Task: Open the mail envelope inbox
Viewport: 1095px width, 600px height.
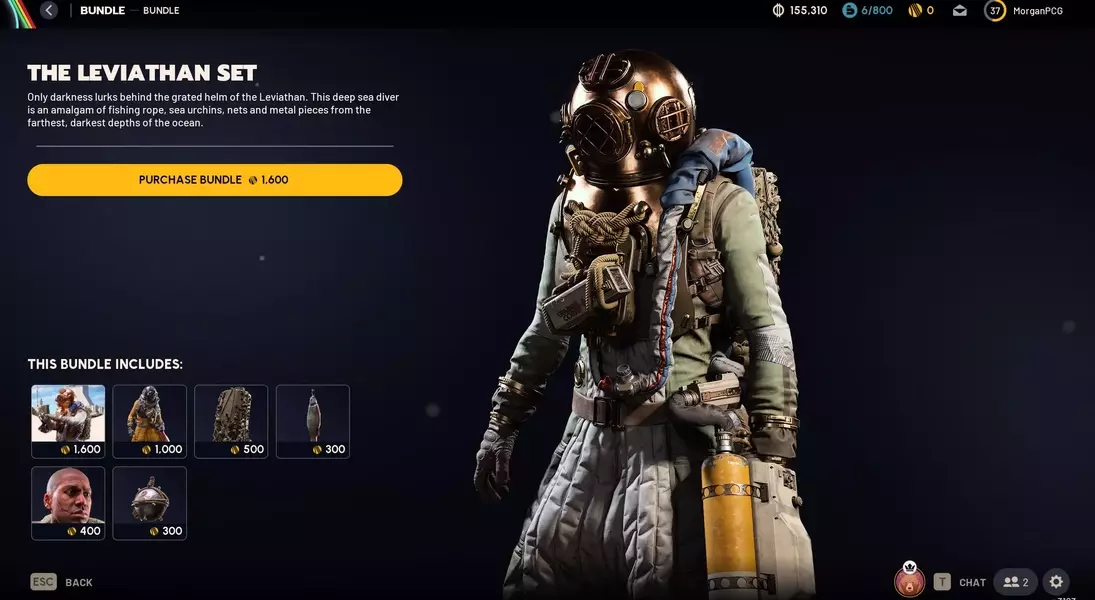Action: pos(960,11)
